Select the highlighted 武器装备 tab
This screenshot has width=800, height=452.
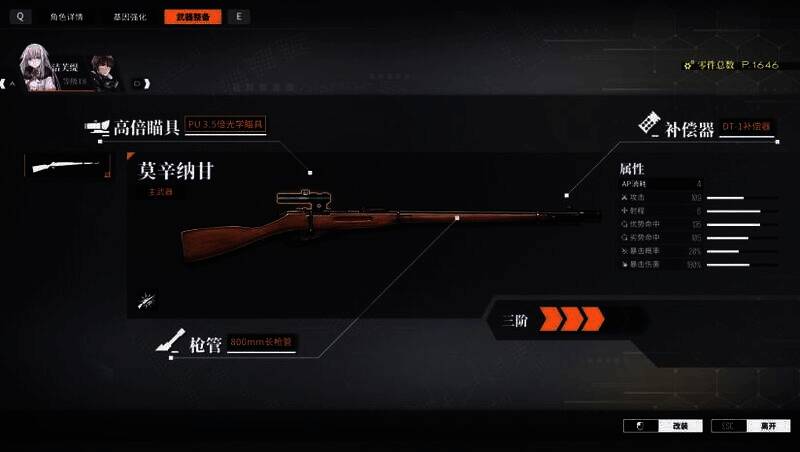point(192,17)
